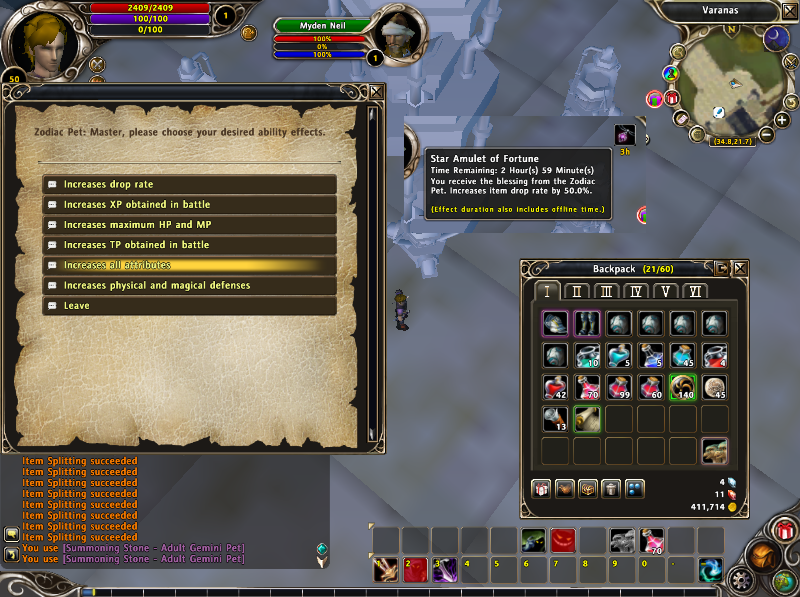
Task: Activate the red demon face hotbar skill
Action: pos(564,541)
